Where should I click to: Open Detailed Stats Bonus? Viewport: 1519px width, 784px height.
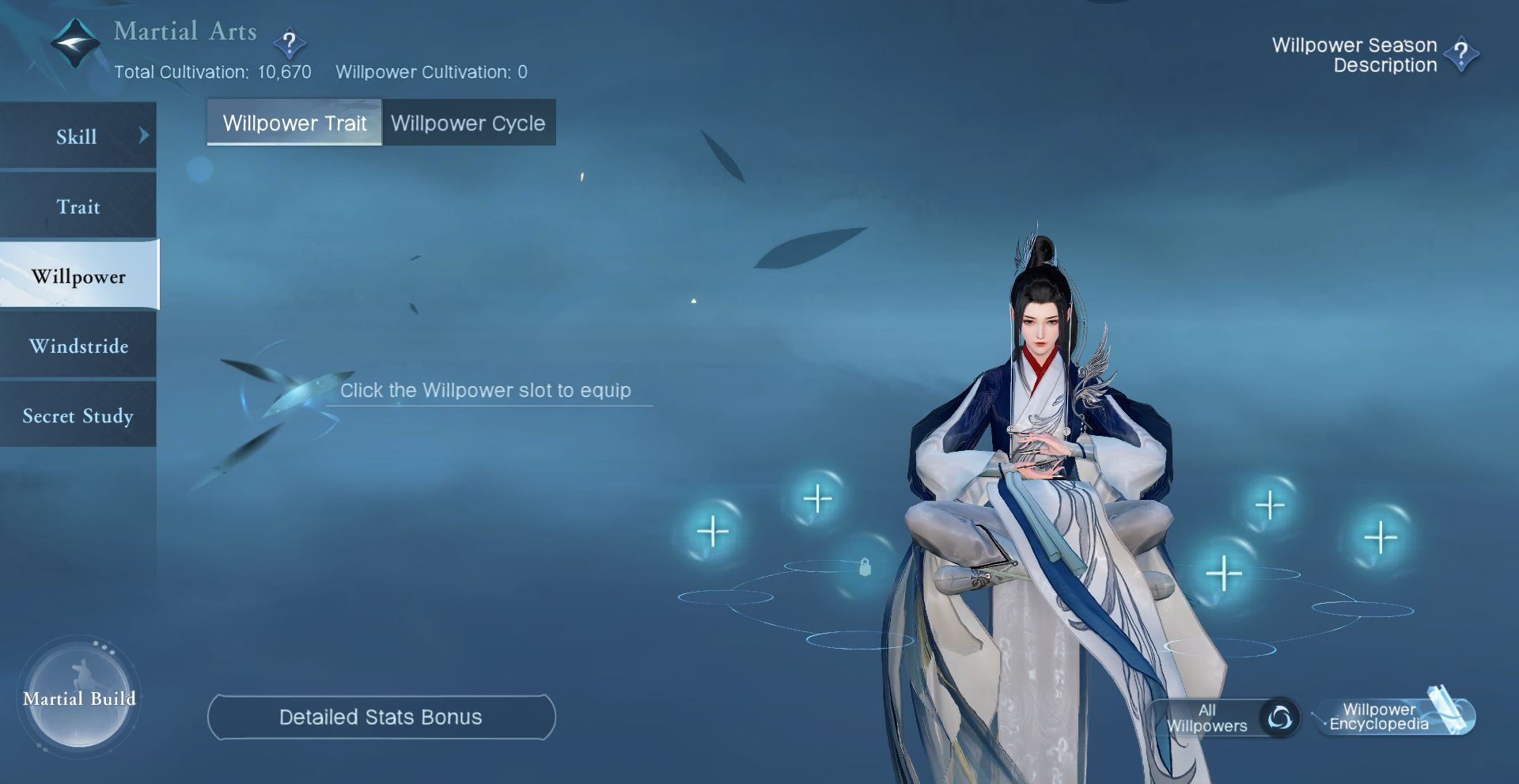pyautogui.click(x=381, y=717)
